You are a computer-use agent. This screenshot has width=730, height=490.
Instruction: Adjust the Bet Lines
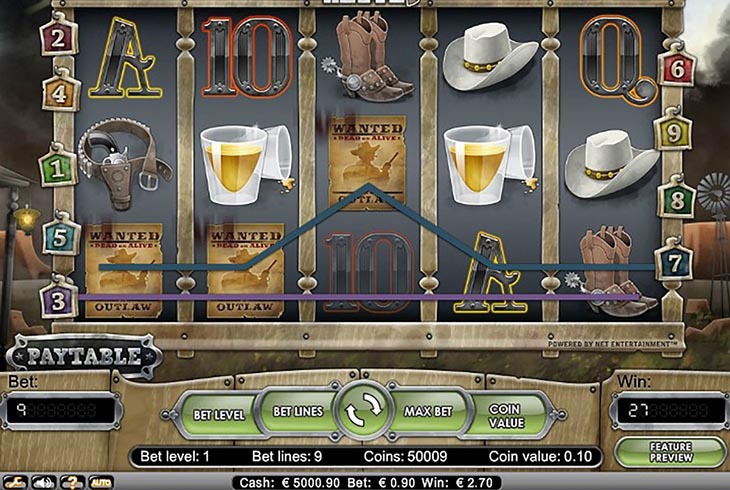coord(296,411)
